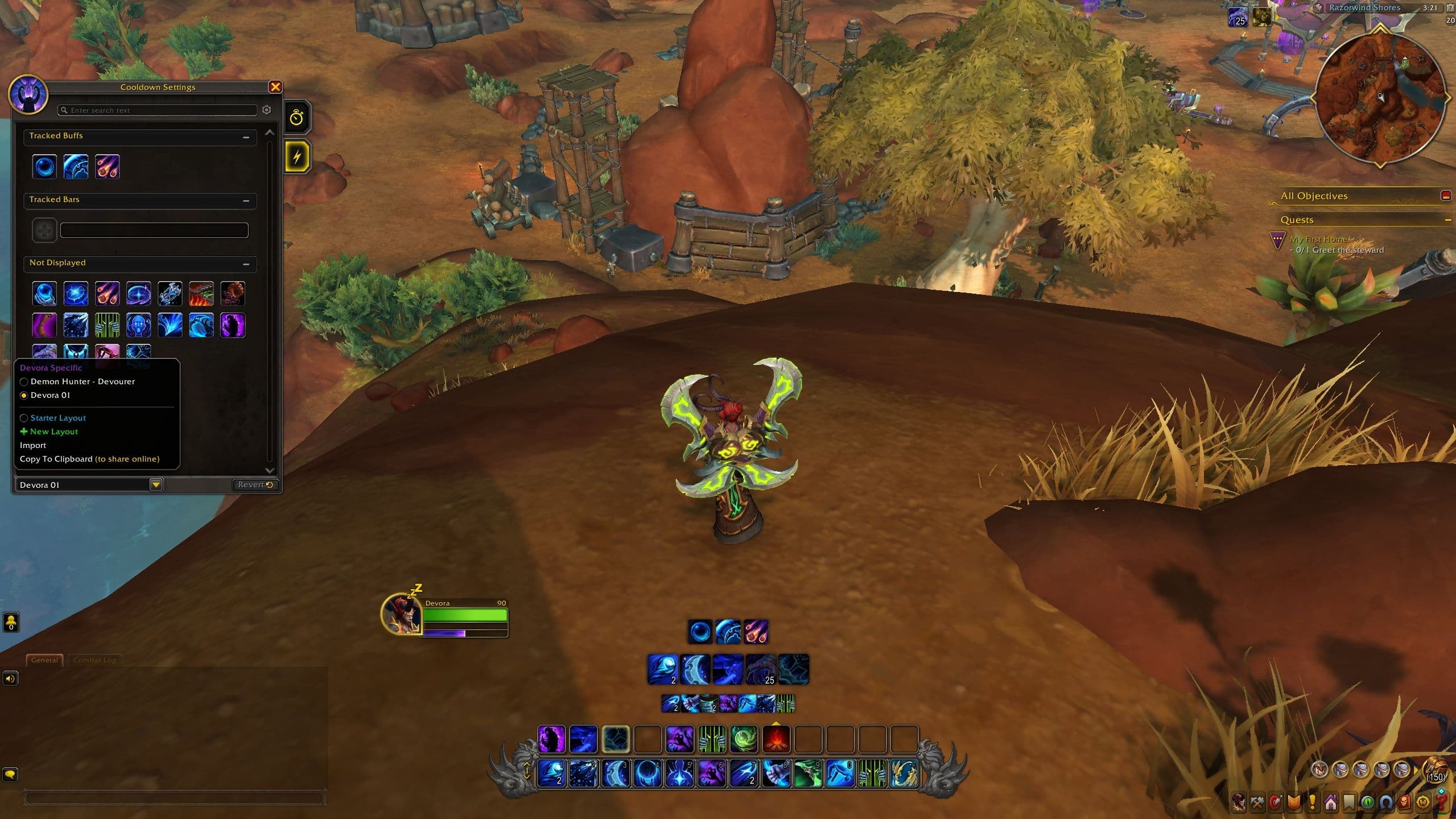Select the Demon Hunter - Devourer layout
Viewport: 1456px width, 819px height.
(83, 381)
